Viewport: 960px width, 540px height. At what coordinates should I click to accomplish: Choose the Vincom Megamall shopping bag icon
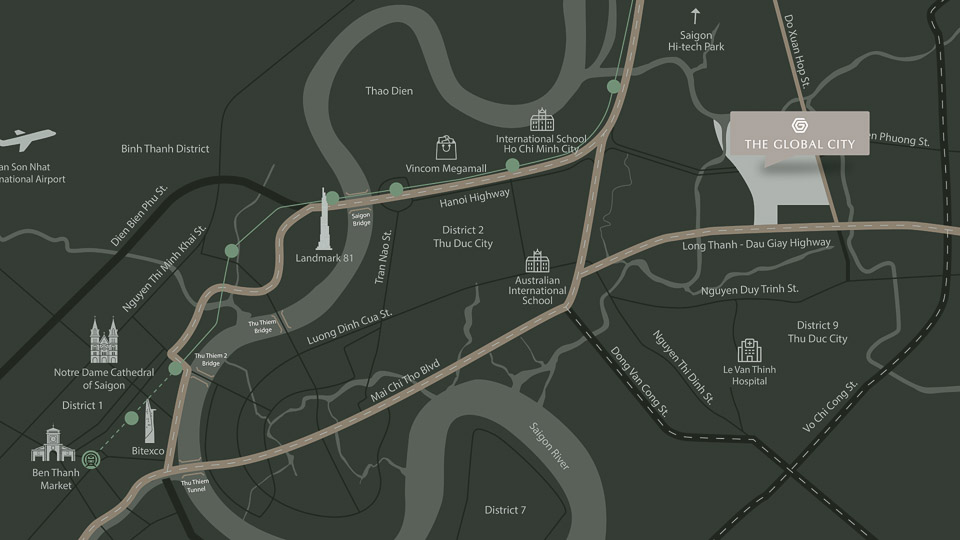point(447,147)
